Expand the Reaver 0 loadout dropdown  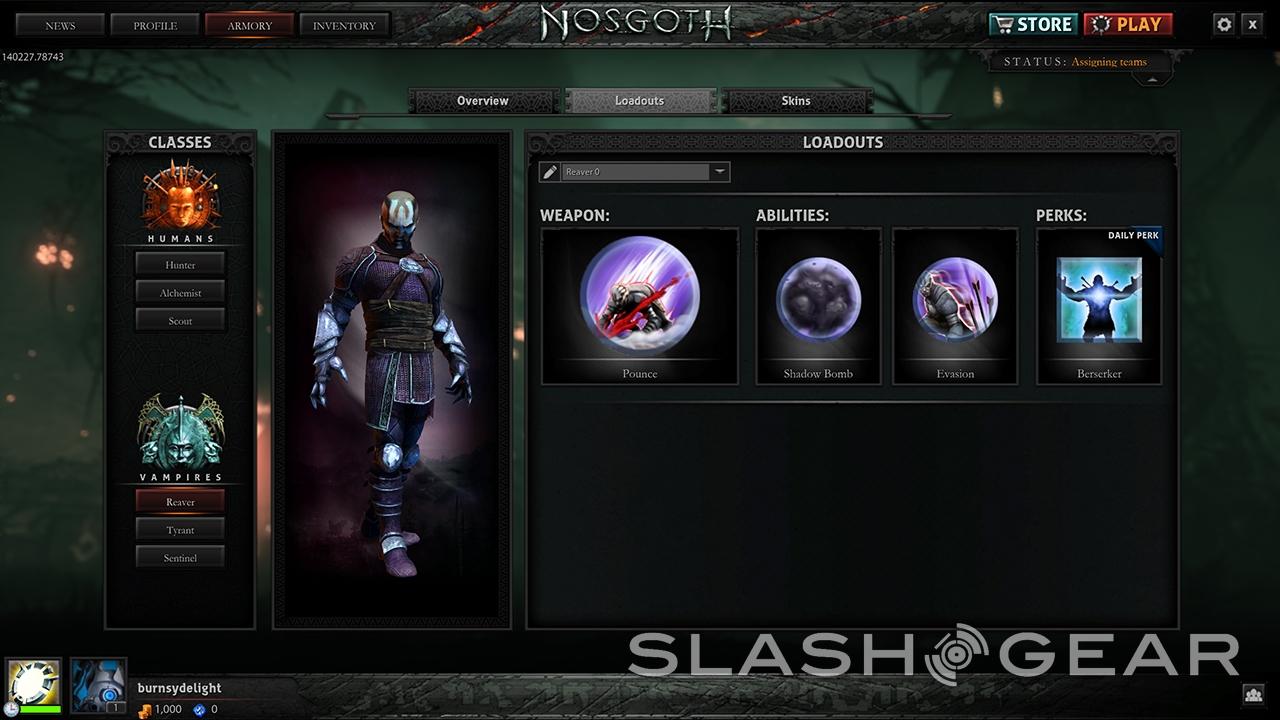tap(719, 172)
